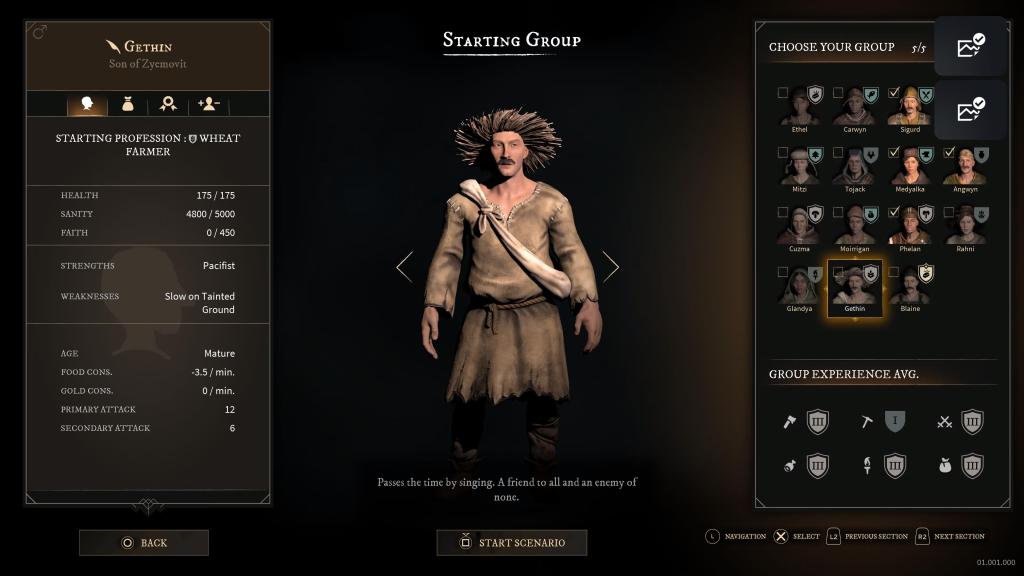Image resolution: width=1024 pixels, height=576 pixels.
Task: Select Blaine's portrait
Action: coord(909,286)
